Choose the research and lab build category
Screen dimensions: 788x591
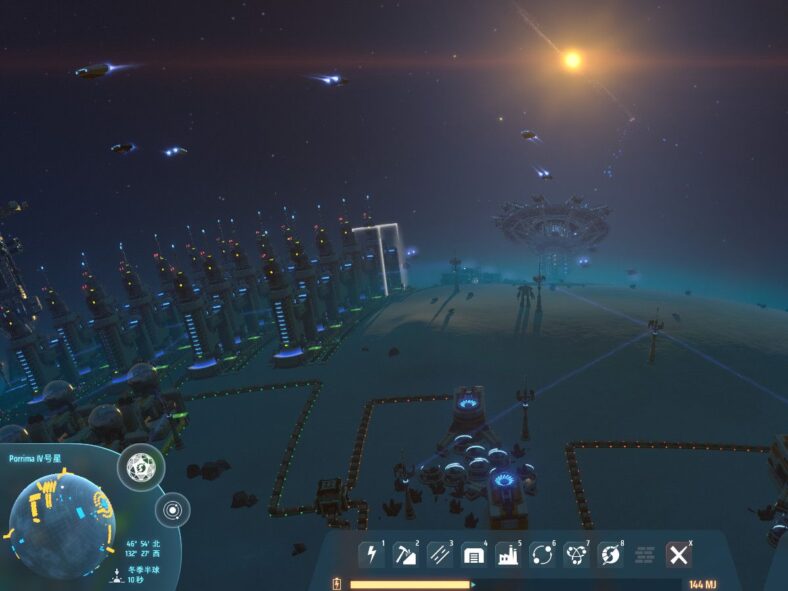point(576,554)
